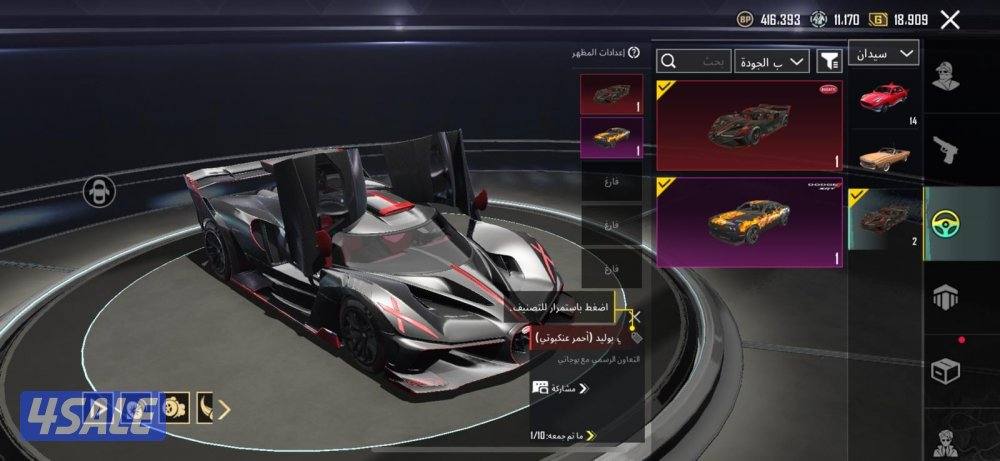Open the appearance settings help icon
The height and width of the screenshot is (461, 1000).
pyautogui.click(x=634, y=52)
